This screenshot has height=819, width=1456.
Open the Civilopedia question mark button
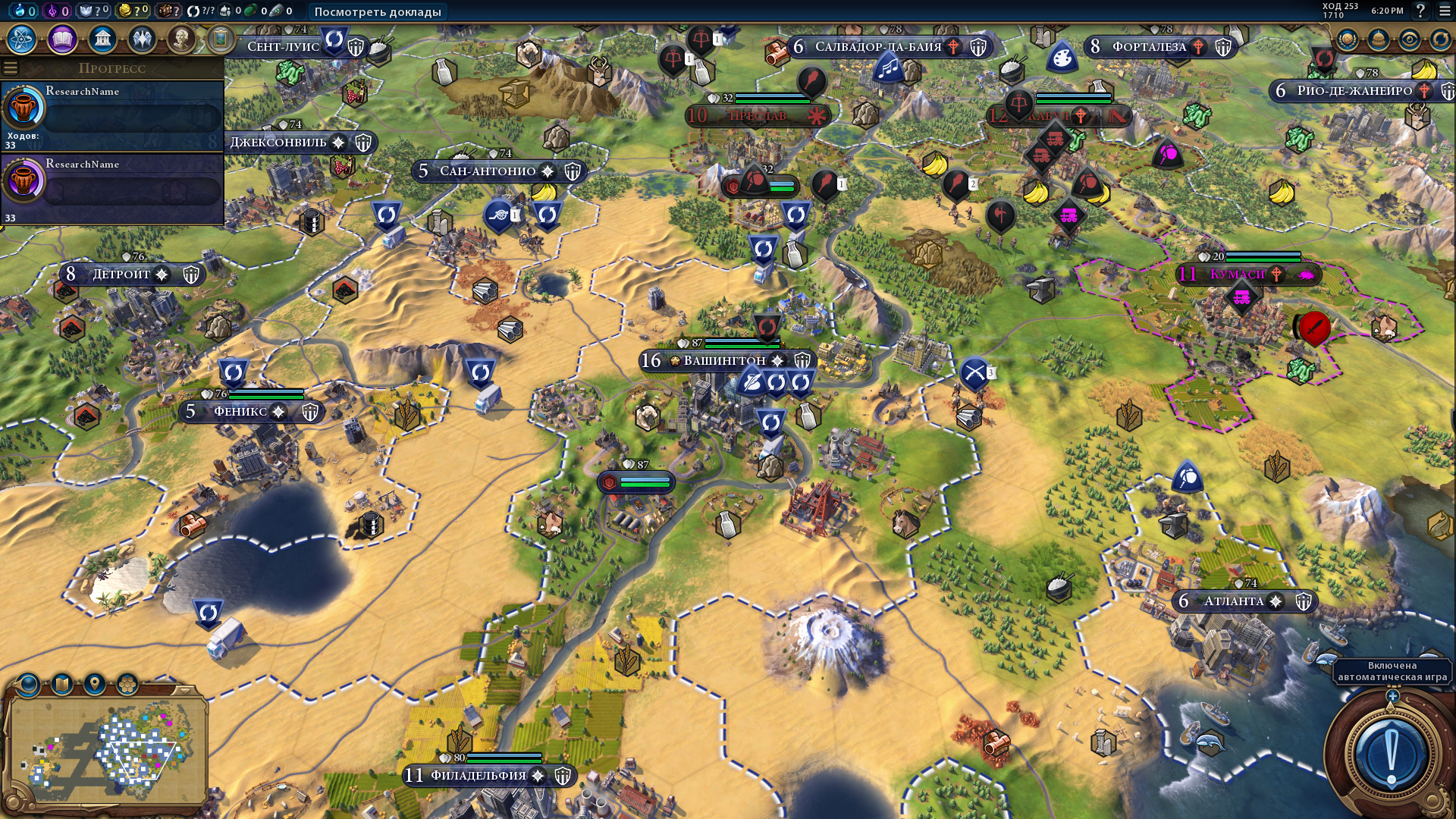tap(1421, 11)
